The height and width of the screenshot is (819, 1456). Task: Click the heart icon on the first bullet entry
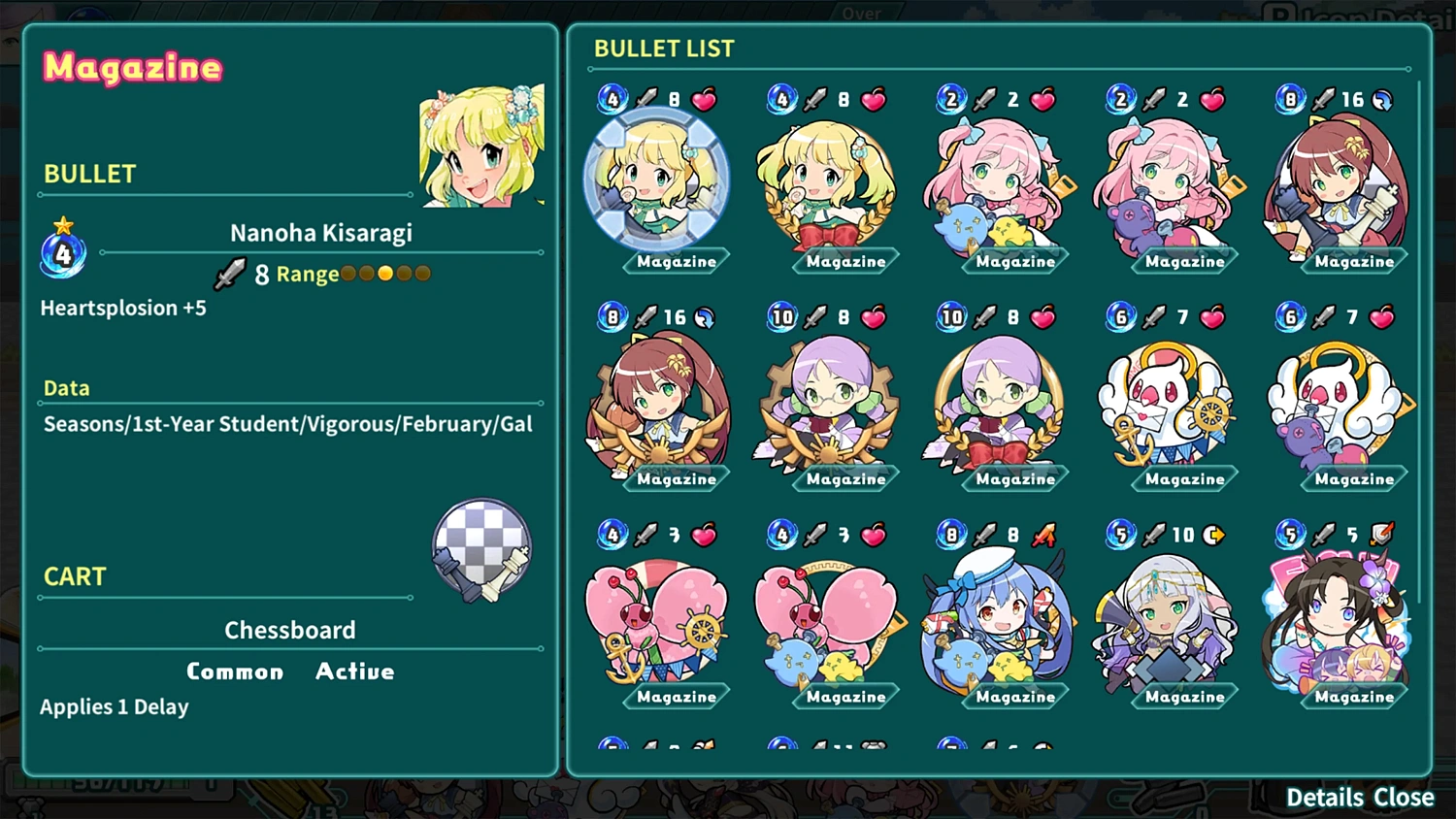[x=706, y=99]
